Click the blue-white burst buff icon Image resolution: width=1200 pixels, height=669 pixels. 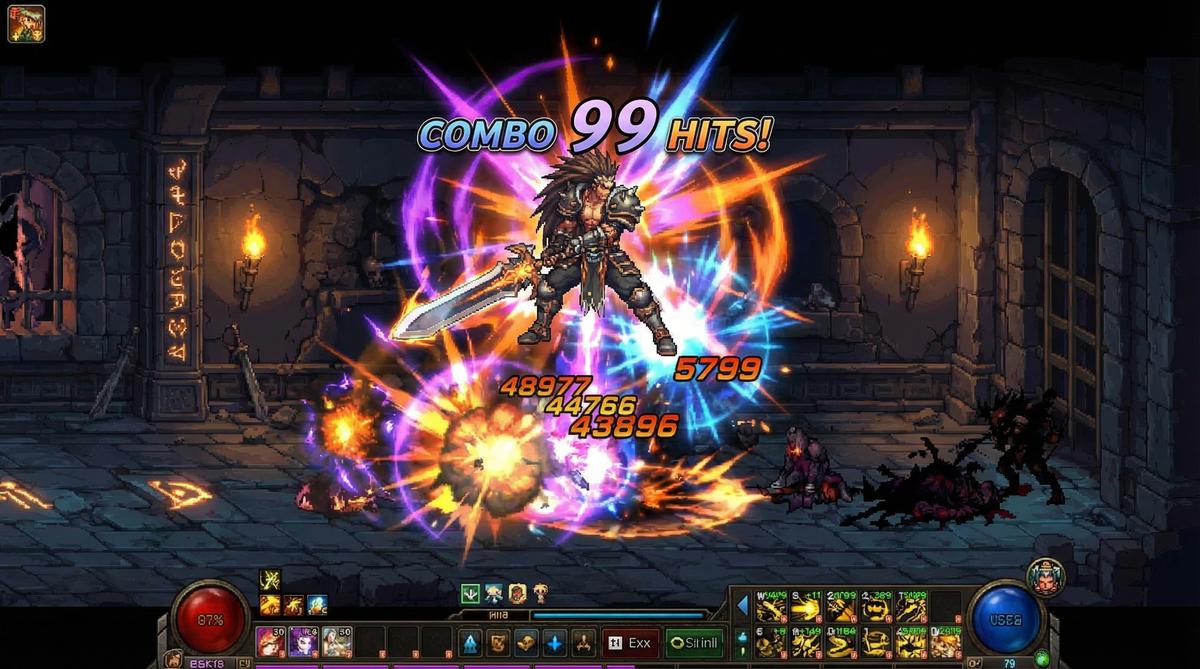click(x=317, y=604)
